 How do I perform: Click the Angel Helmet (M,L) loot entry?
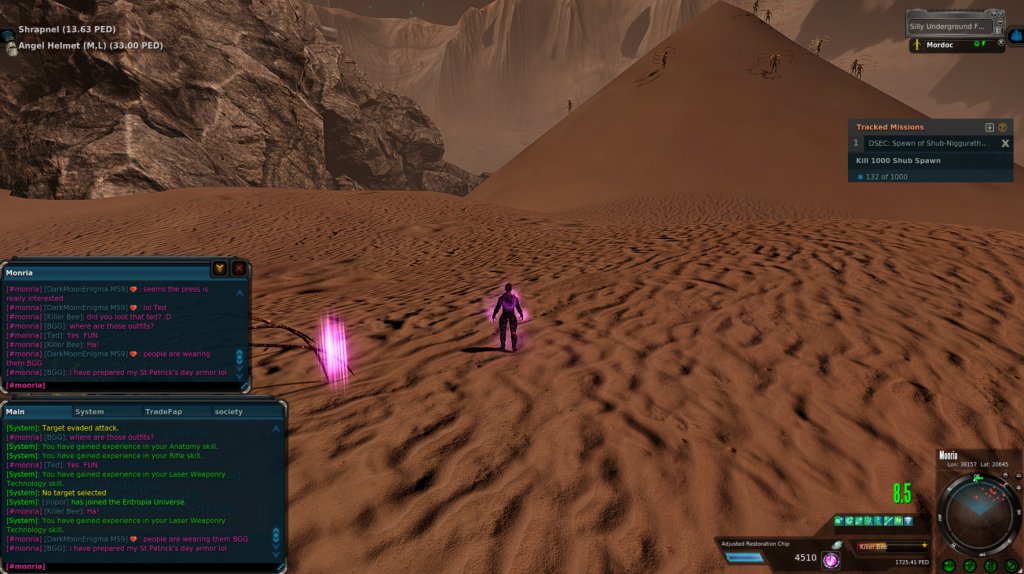(90, 45)
